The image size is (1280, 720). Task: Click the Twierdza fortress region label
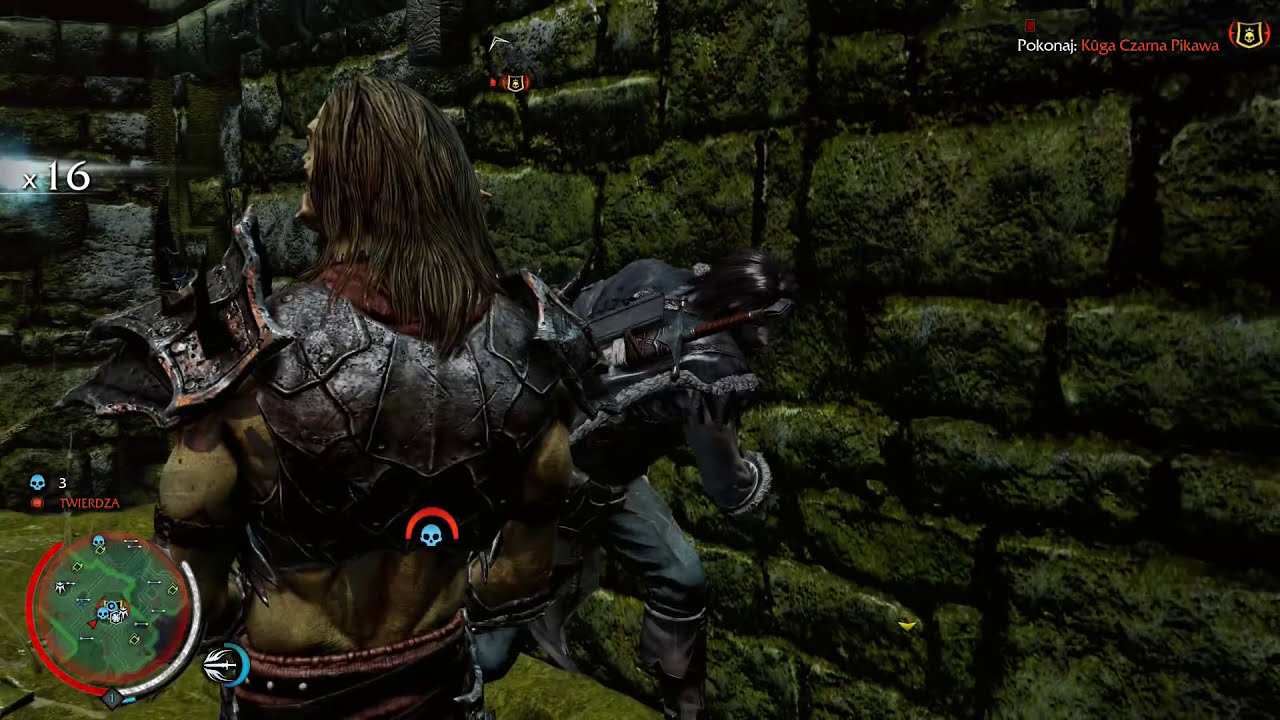pyautogui.click(x=89, y=503)
